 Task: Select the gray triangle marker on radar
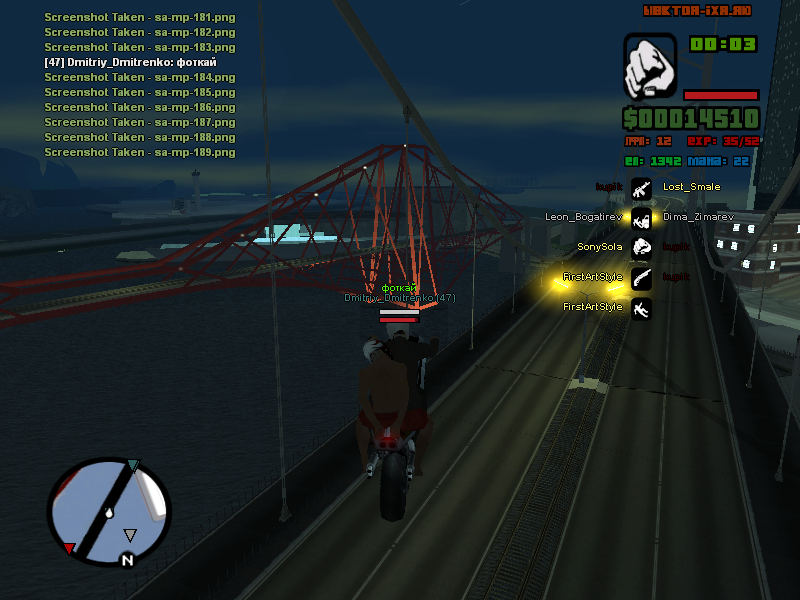[130, 535]
